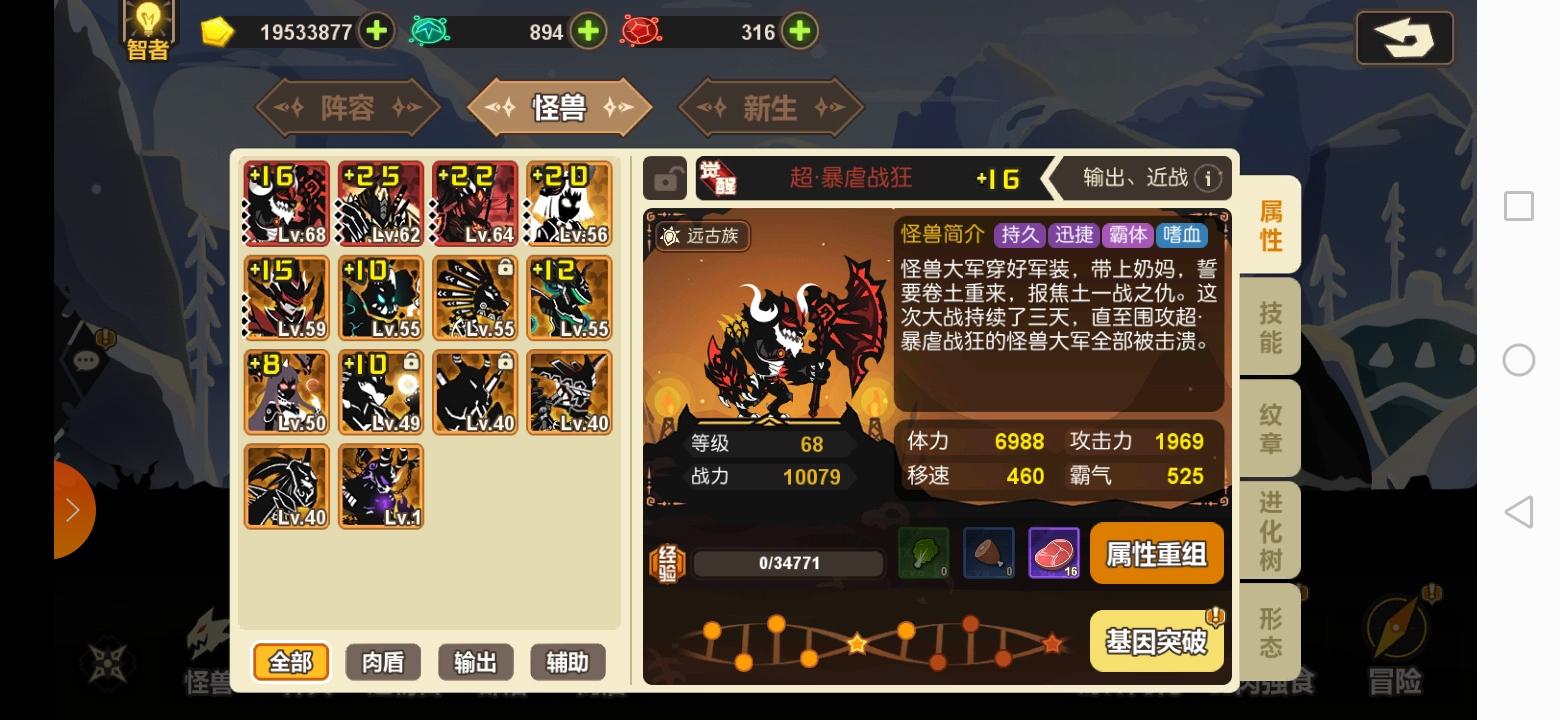Select the ham feed item

[x=988, y=553]
